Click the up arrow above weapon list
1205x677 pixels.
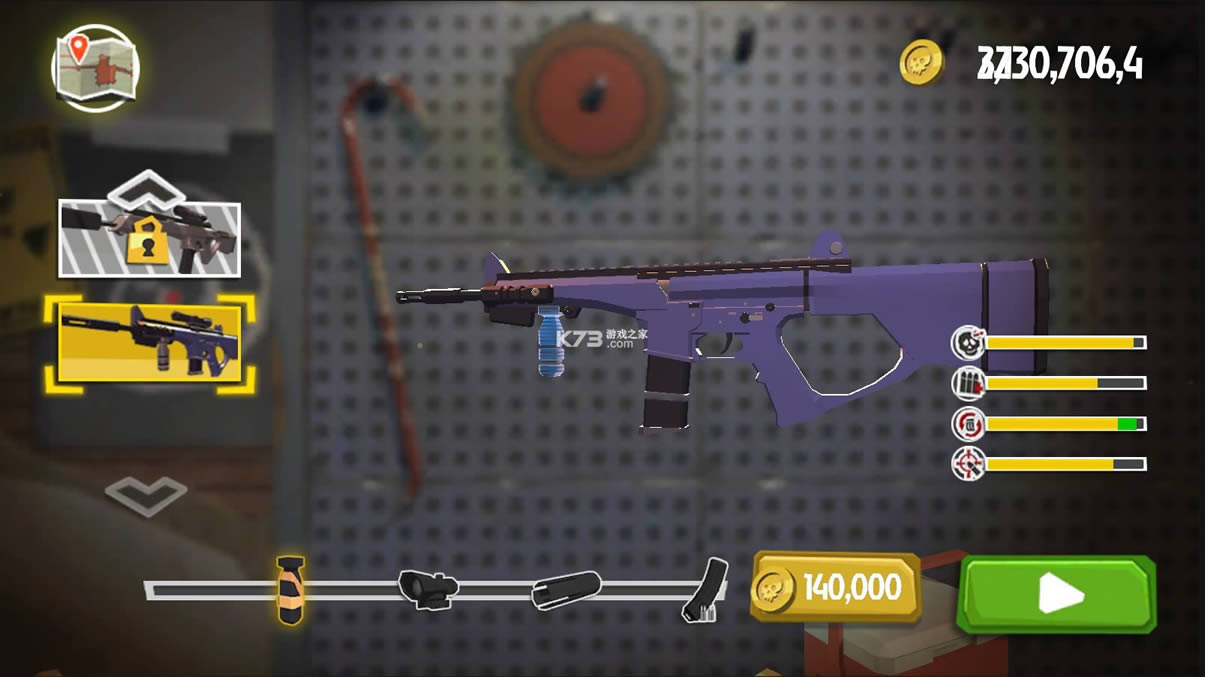[x=146, y=186]
